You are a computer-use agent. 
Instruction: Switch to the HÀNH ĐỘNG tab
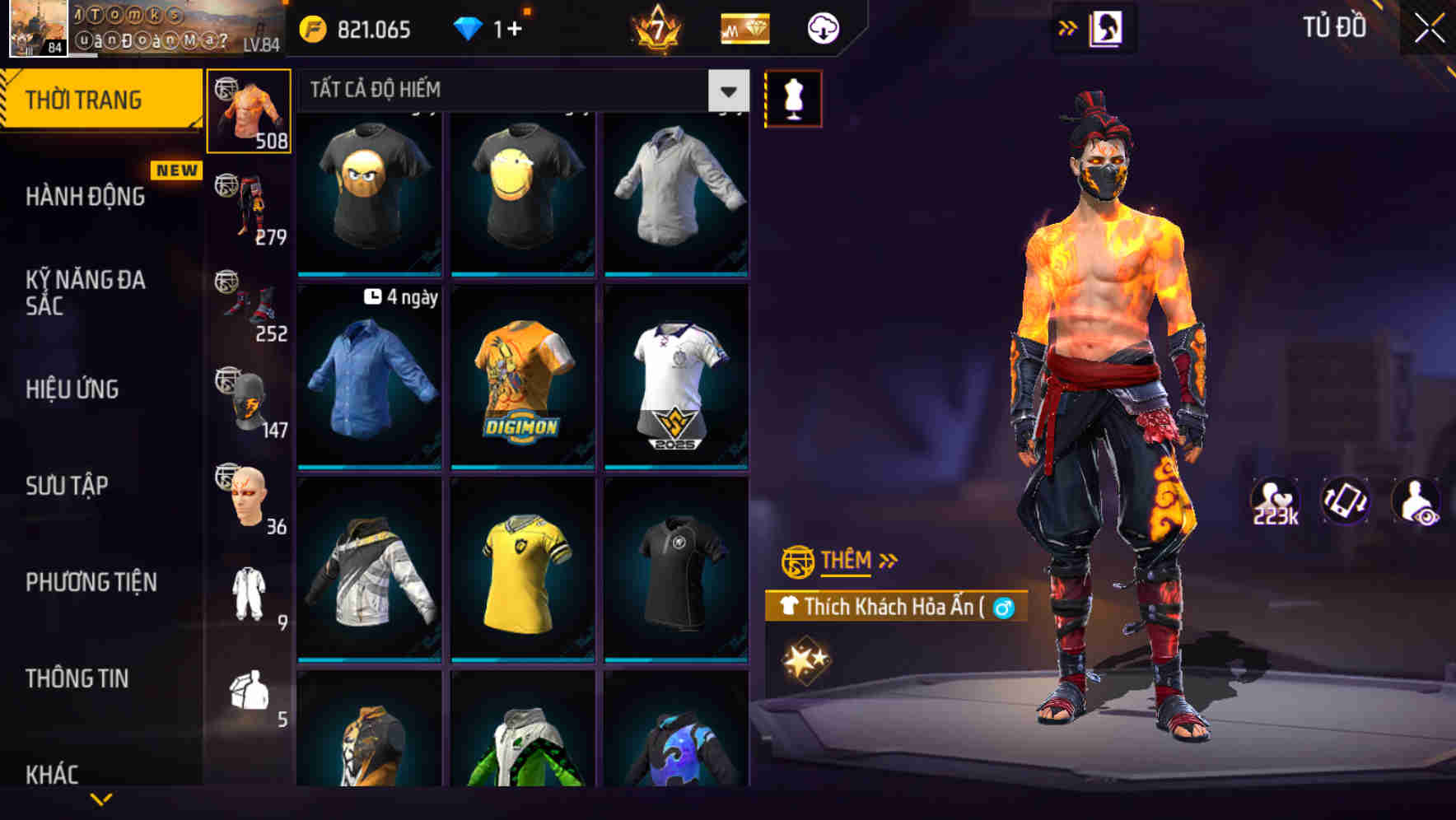(85, 198)
